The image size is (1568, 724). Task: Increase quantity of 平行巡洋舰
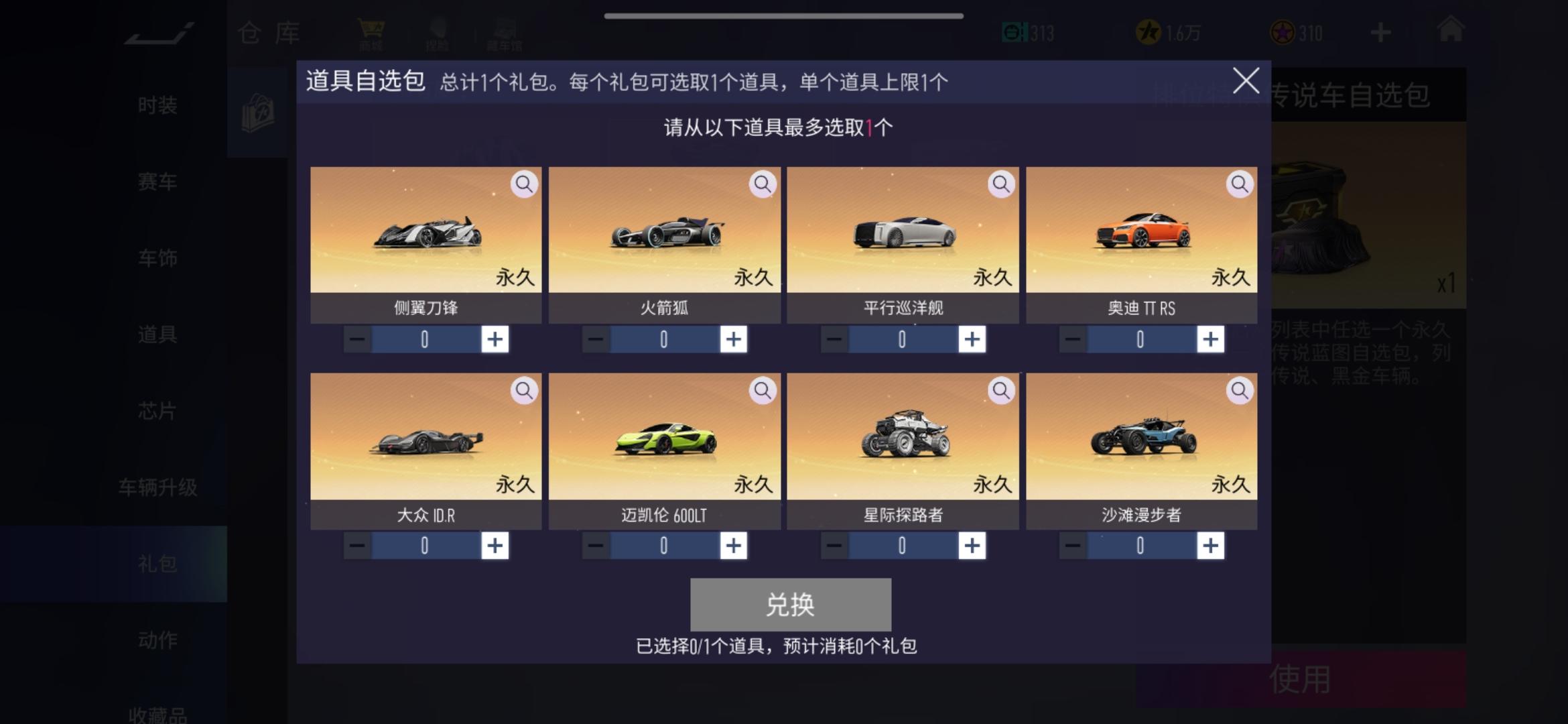(974, 339)
